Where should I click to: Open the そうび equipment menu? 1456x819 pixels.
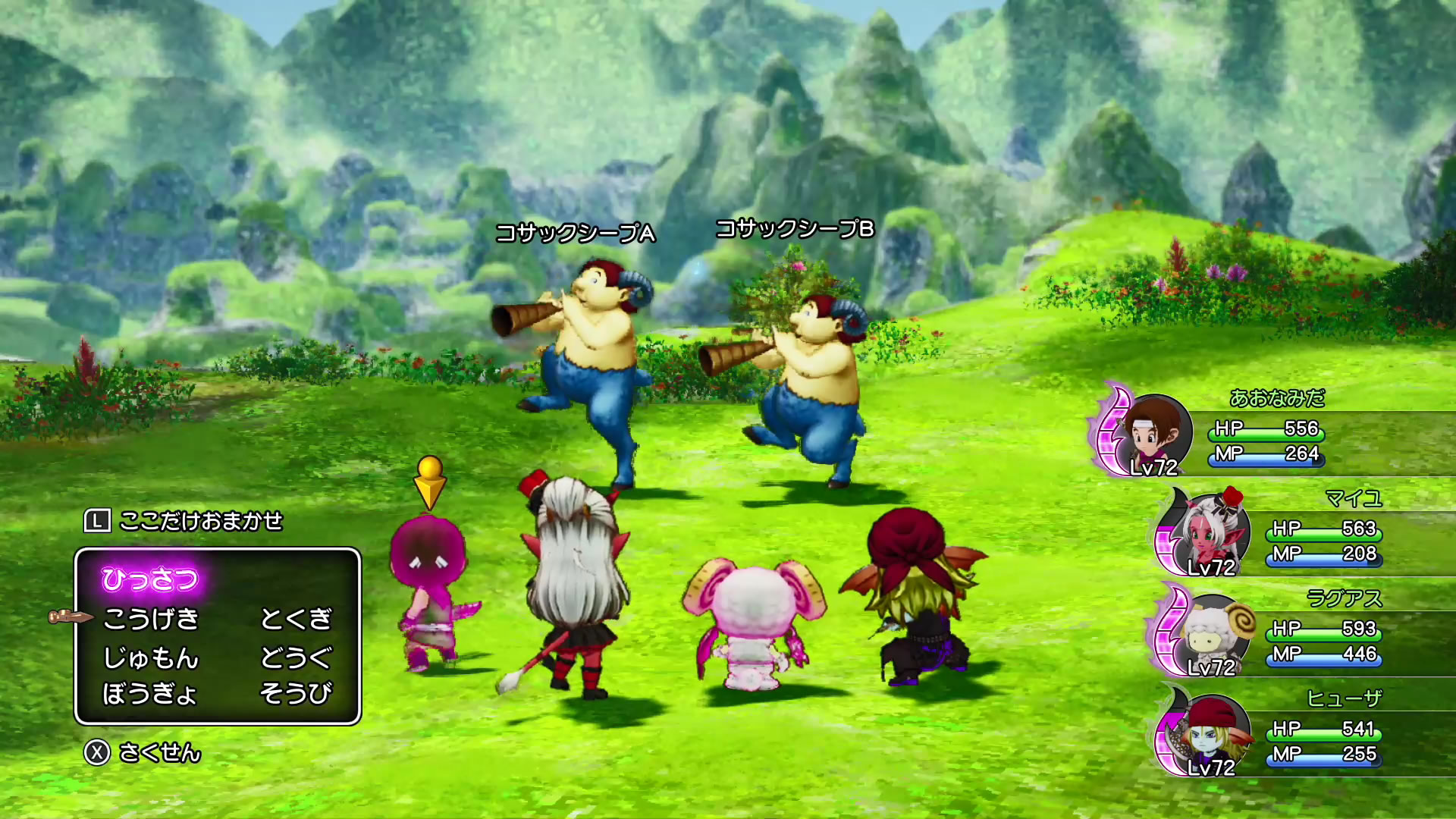[x=296, y=693]
